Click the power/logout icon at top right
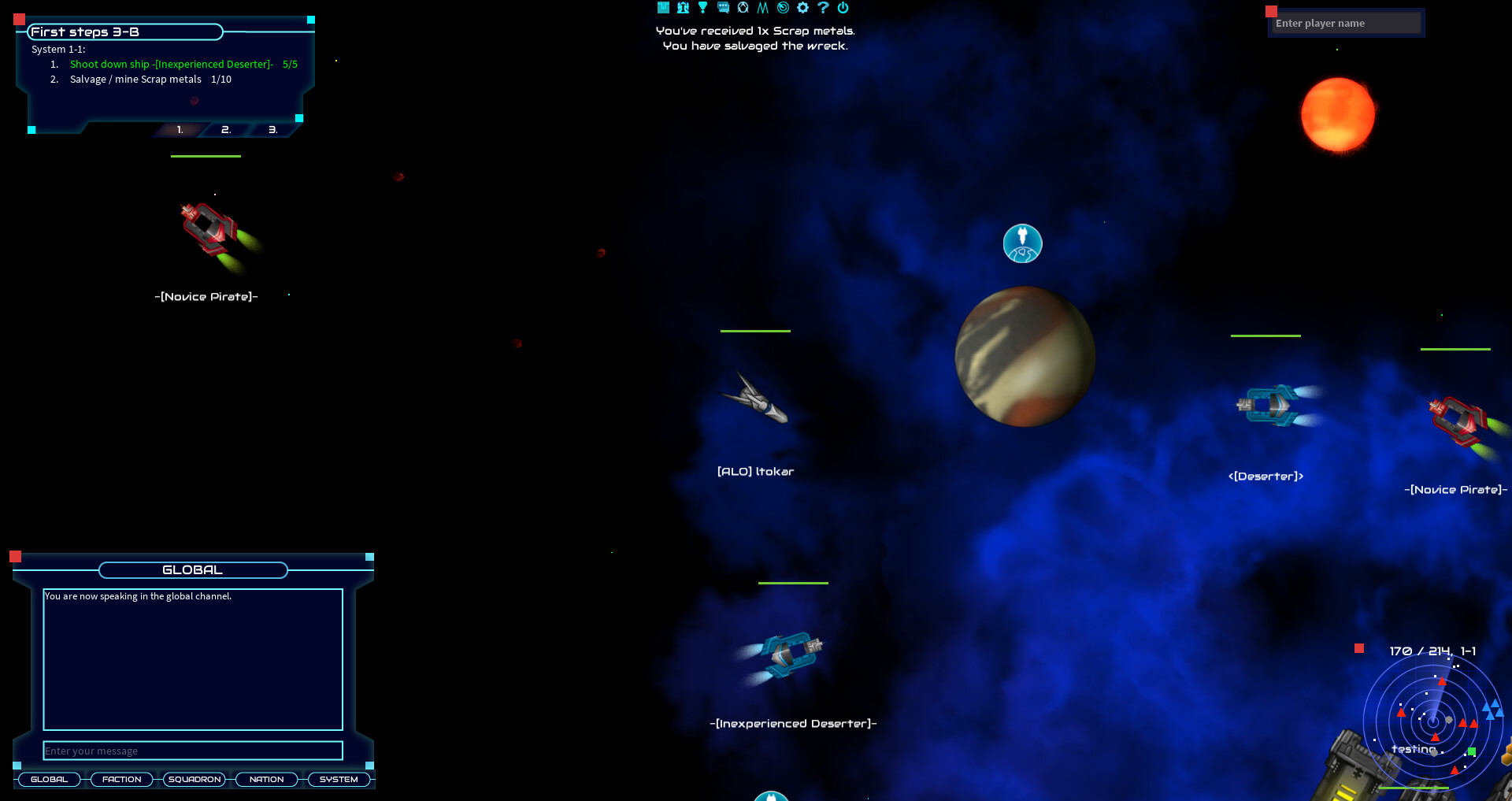This screenshot has height=801, width=1512. pyautogui.click(x=843, y=7)
